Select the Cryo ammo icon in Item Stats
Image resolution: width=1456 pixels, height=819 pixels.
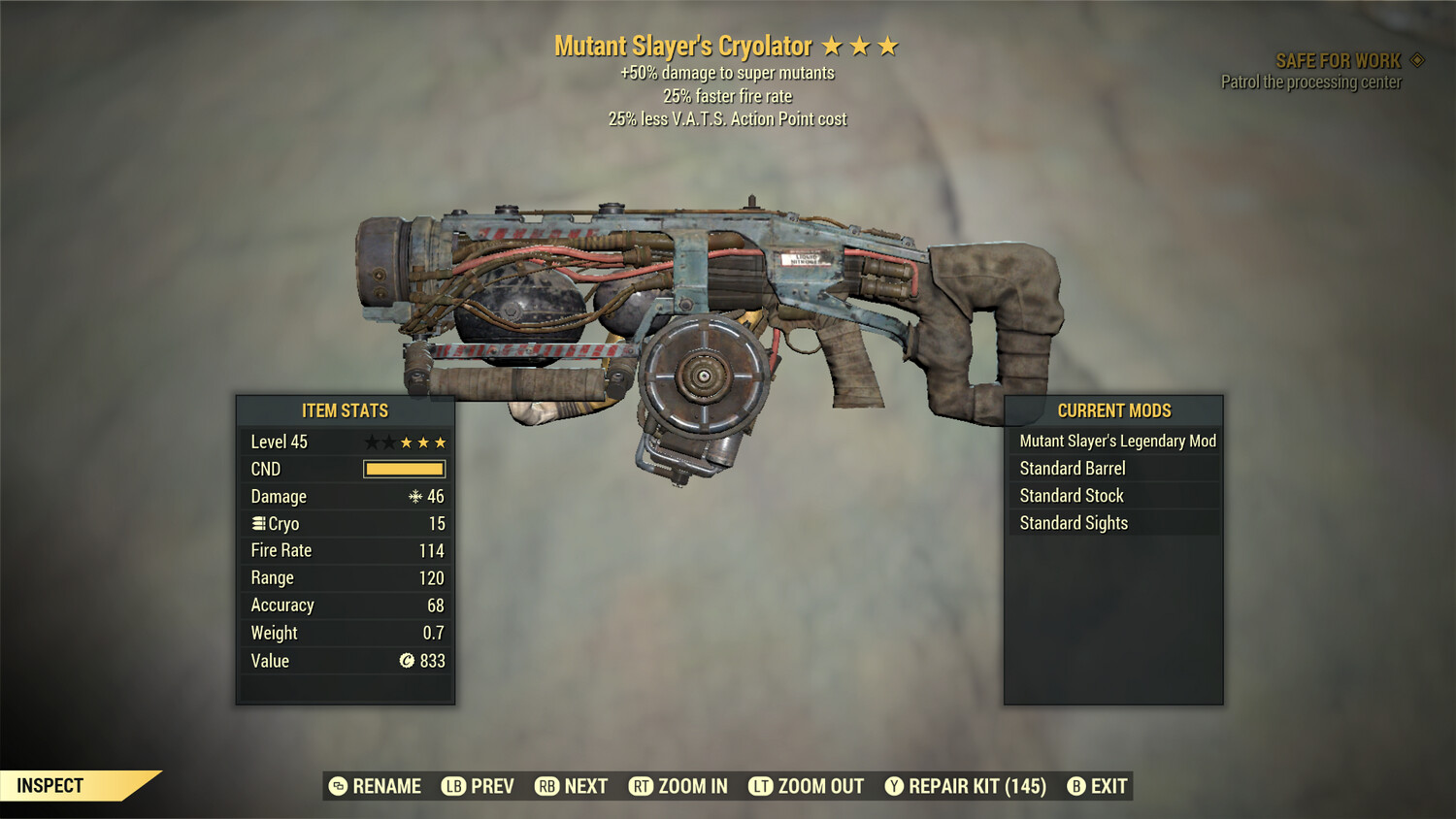pyautogui.click(x=258, y=523)
